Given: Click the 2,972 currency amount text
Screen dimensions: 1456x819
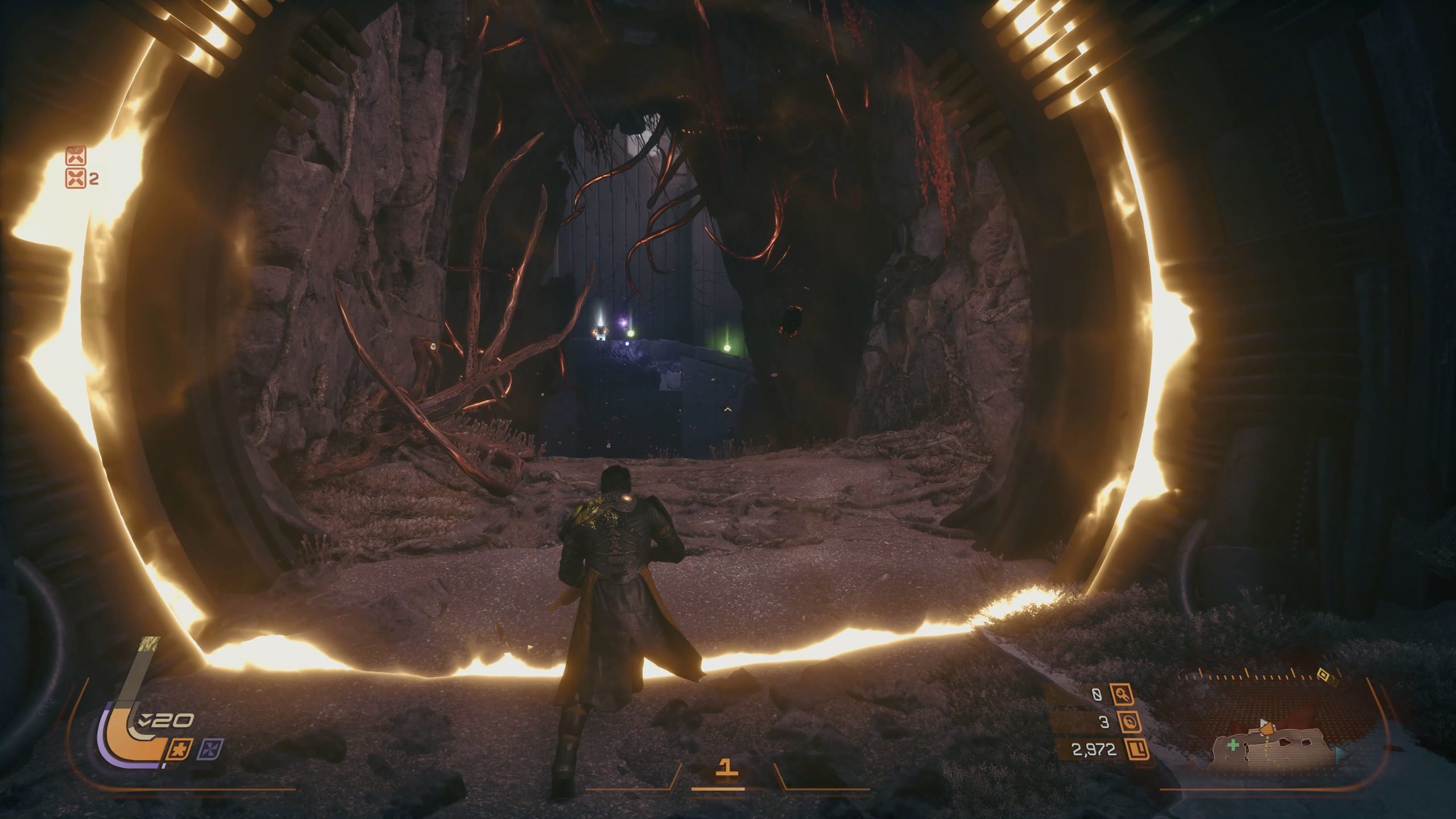Looking at the screenshot, I should click(1095, 750).
